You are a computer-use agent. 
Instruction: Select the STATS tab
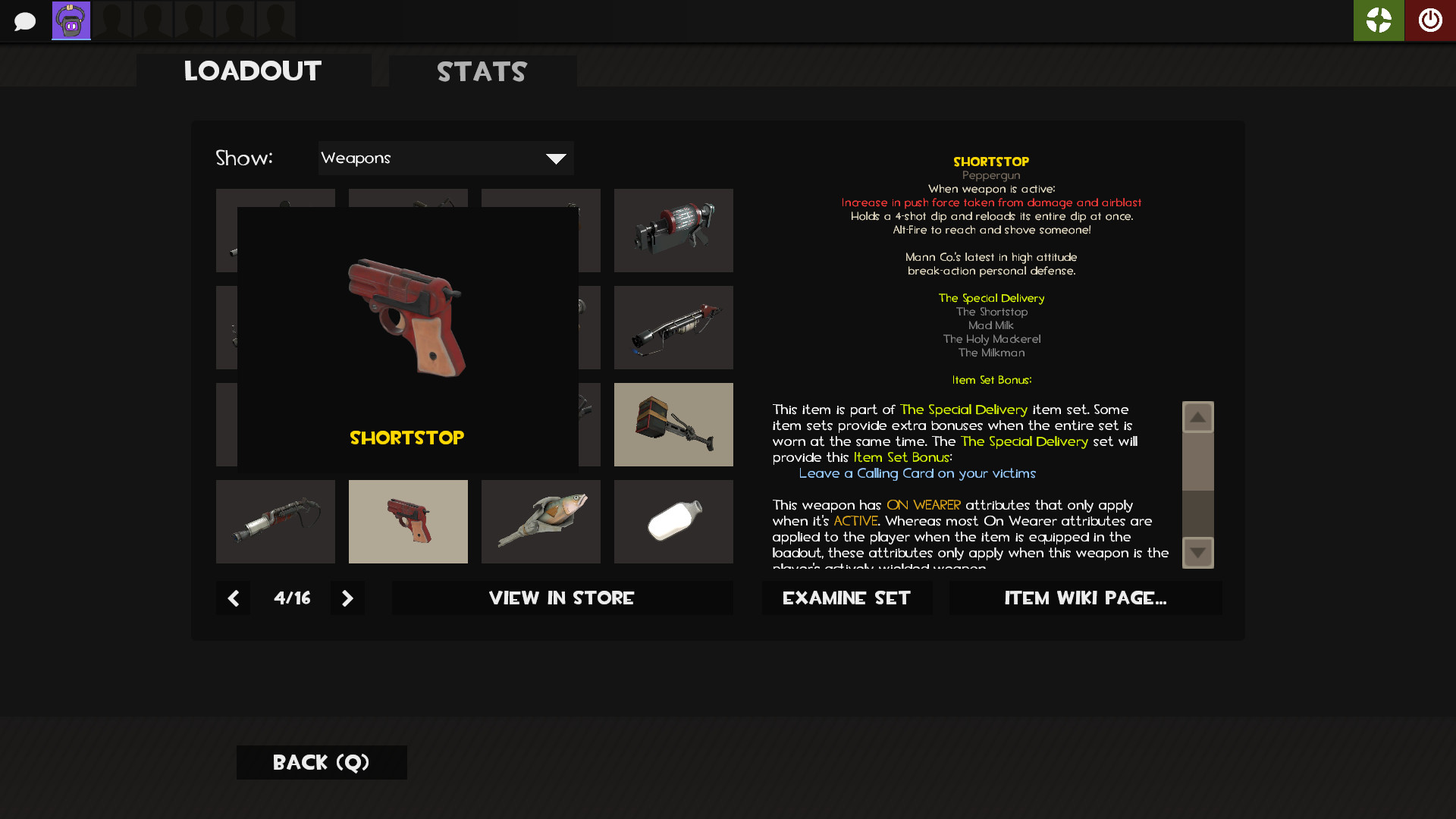pos(482,72)
